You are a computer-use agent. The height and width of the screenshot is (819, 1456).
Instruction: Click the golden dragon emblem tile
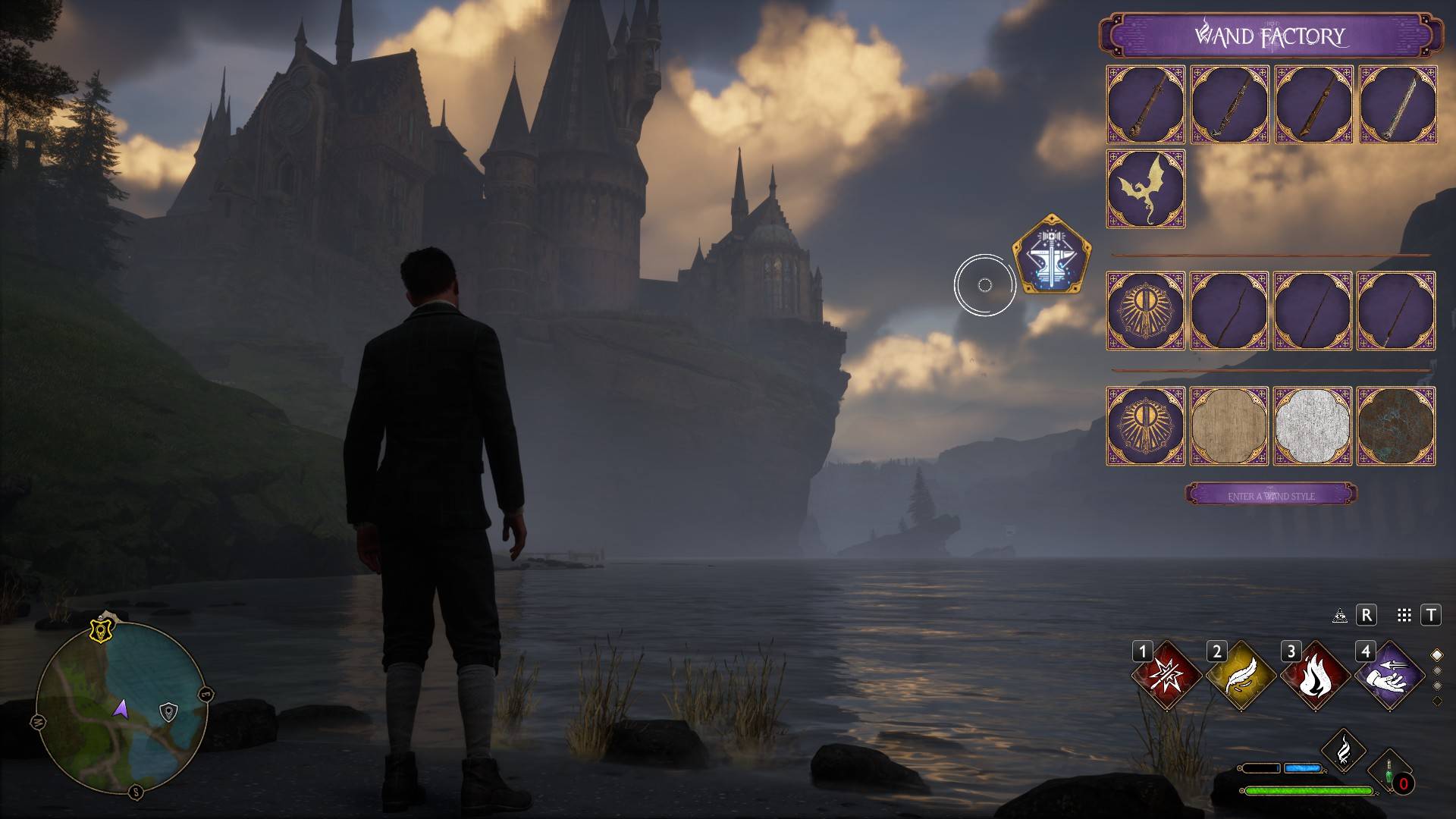(x=1145, y=190)
